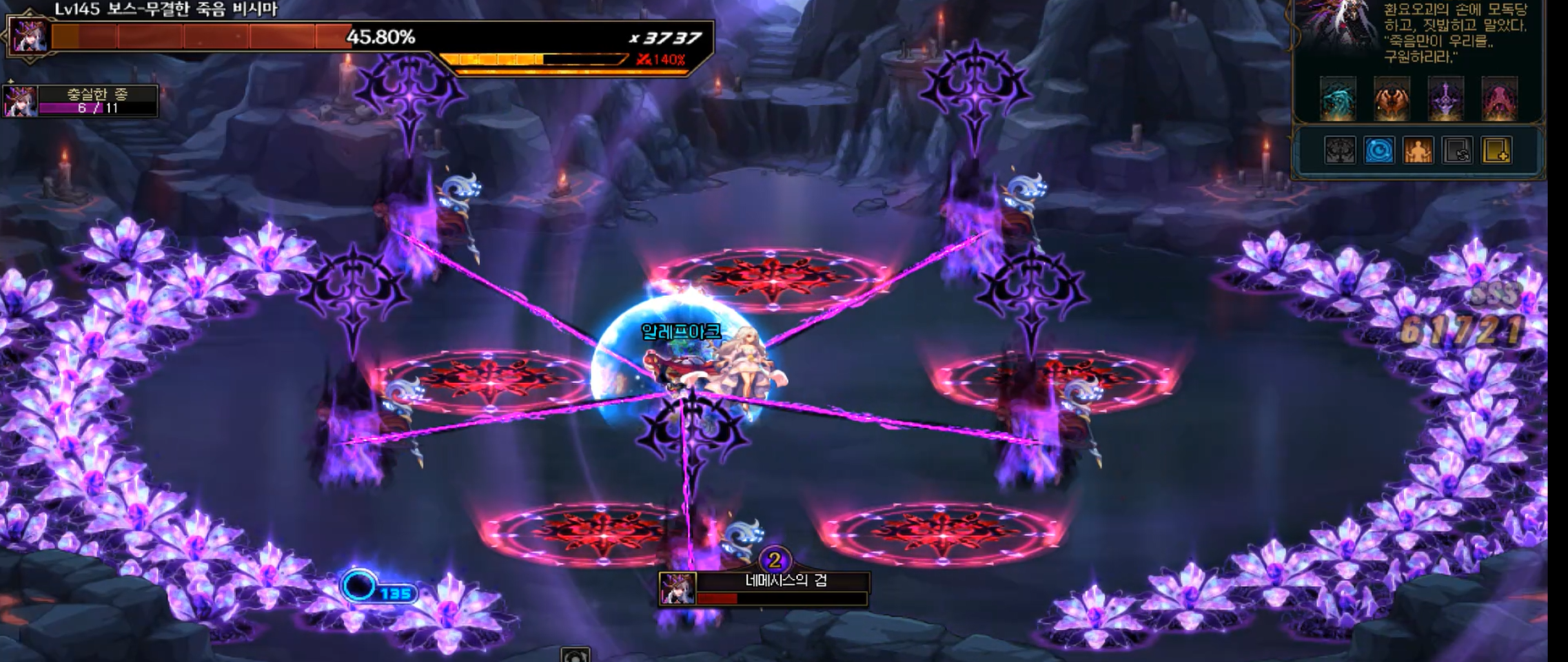
Task: Activate the blue swirl vortex button
Action: (x=1379, y=151)
